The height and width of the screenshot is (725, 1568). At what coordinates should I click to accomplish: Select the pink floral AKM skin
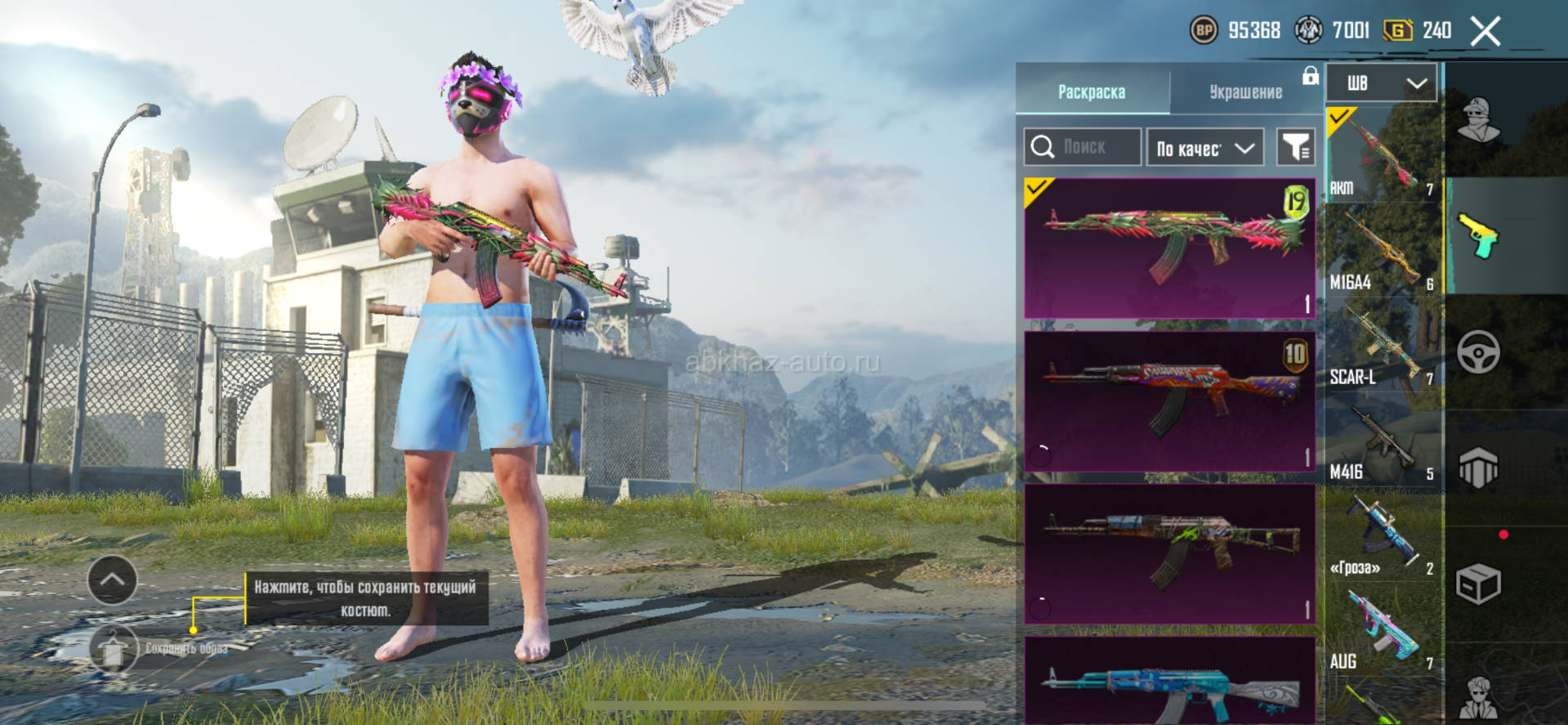click(x=1169, y=248)
